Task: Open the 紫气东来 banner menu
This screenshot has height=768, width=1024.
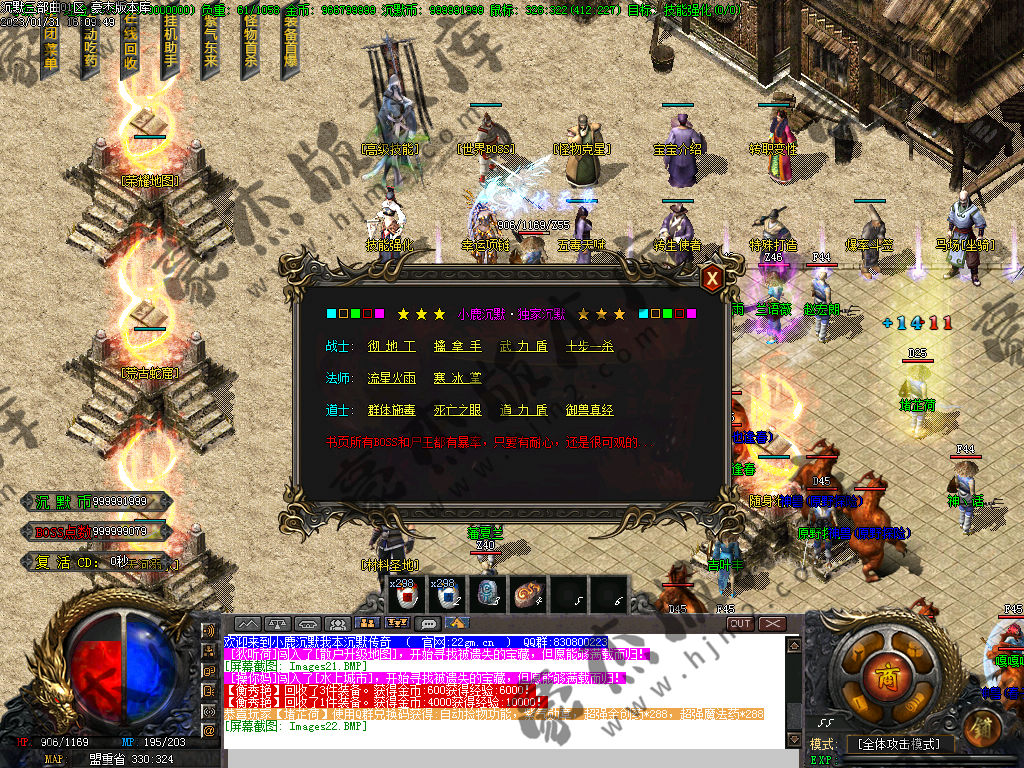Action: click(x=210, y=45)
